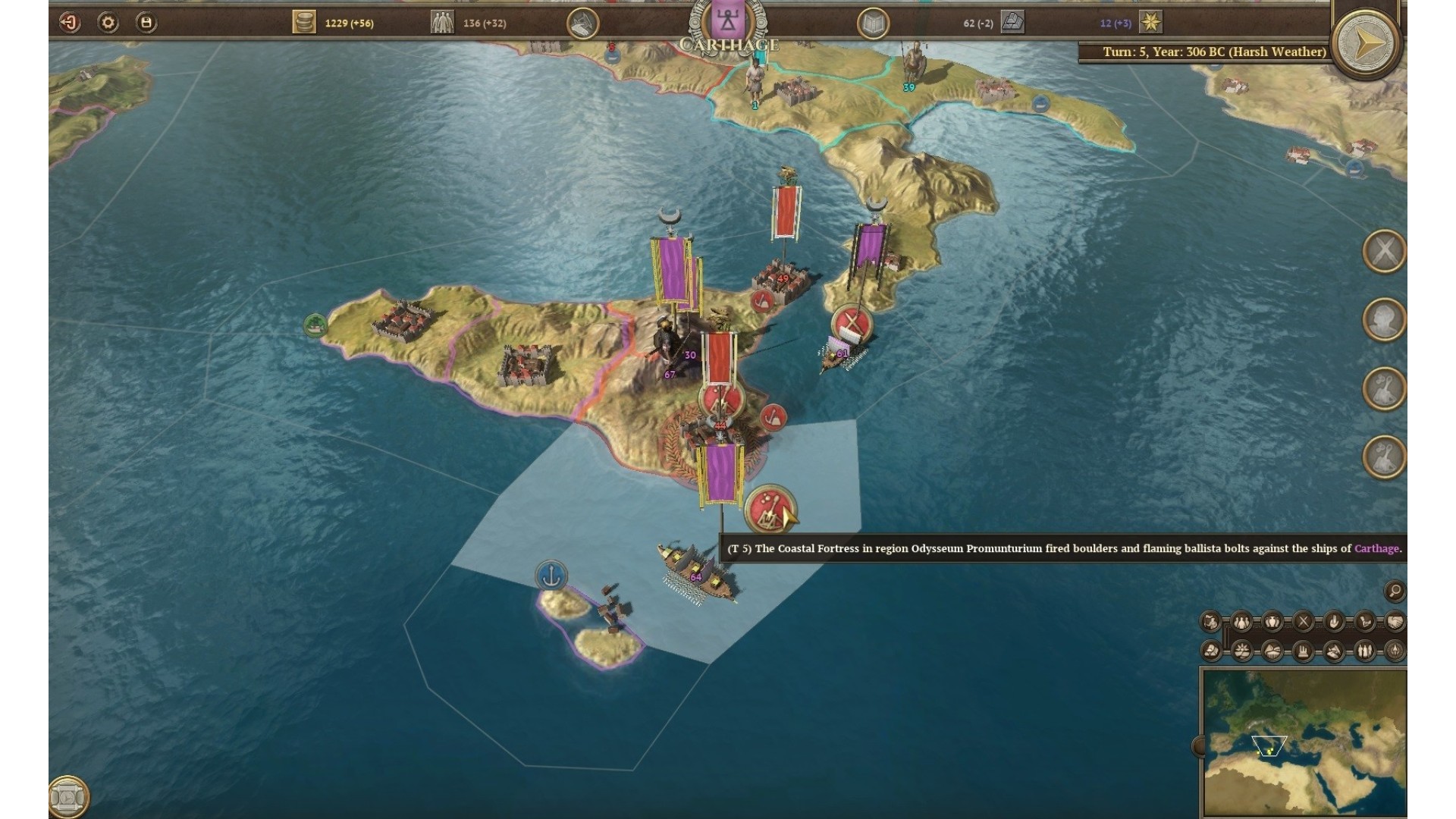Exit the game via the door icon
Viewport: 1456px width, 819px height.
(70, 23)
